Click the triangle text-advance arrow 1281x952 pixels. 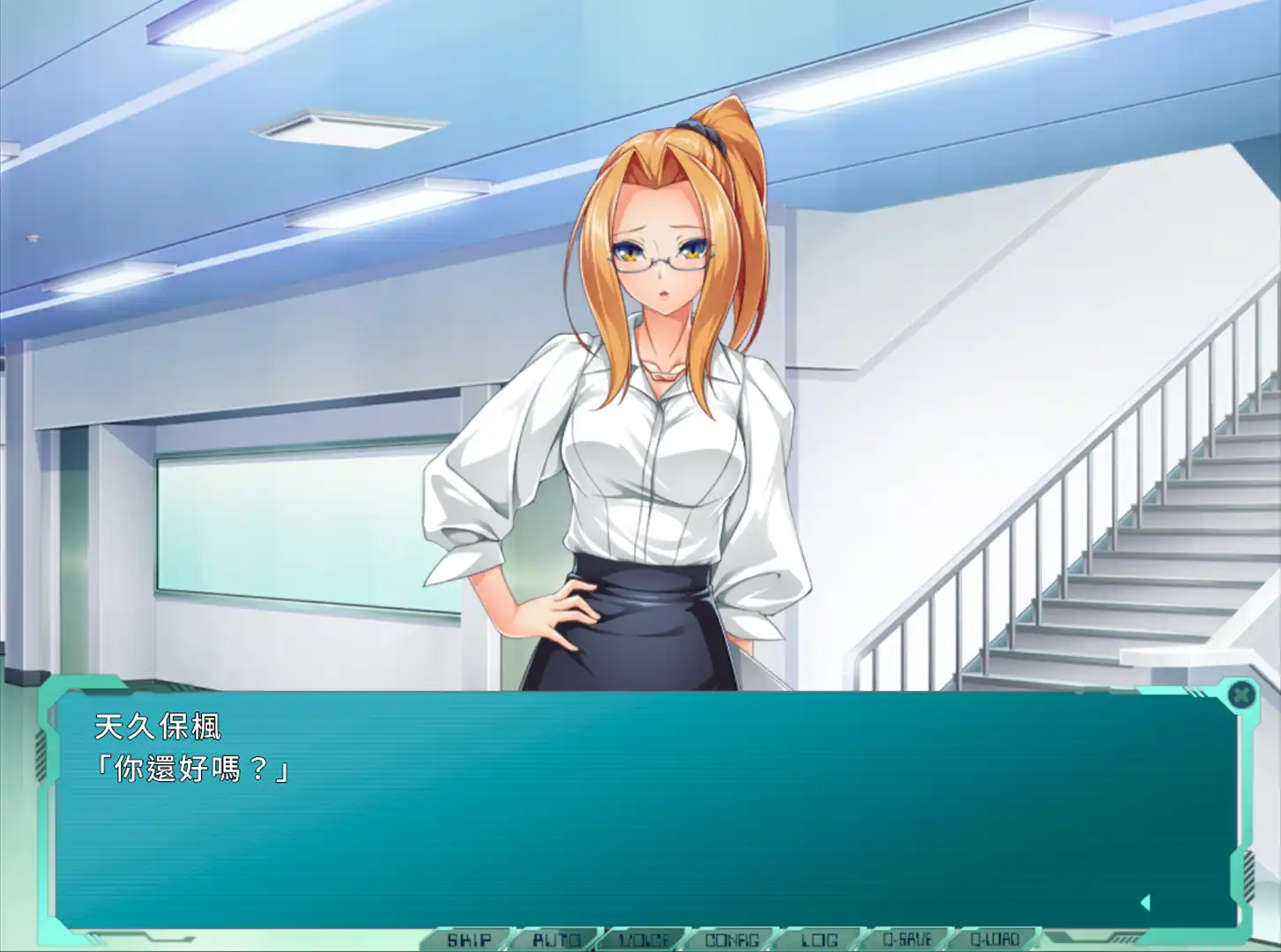click(1147, 900)
